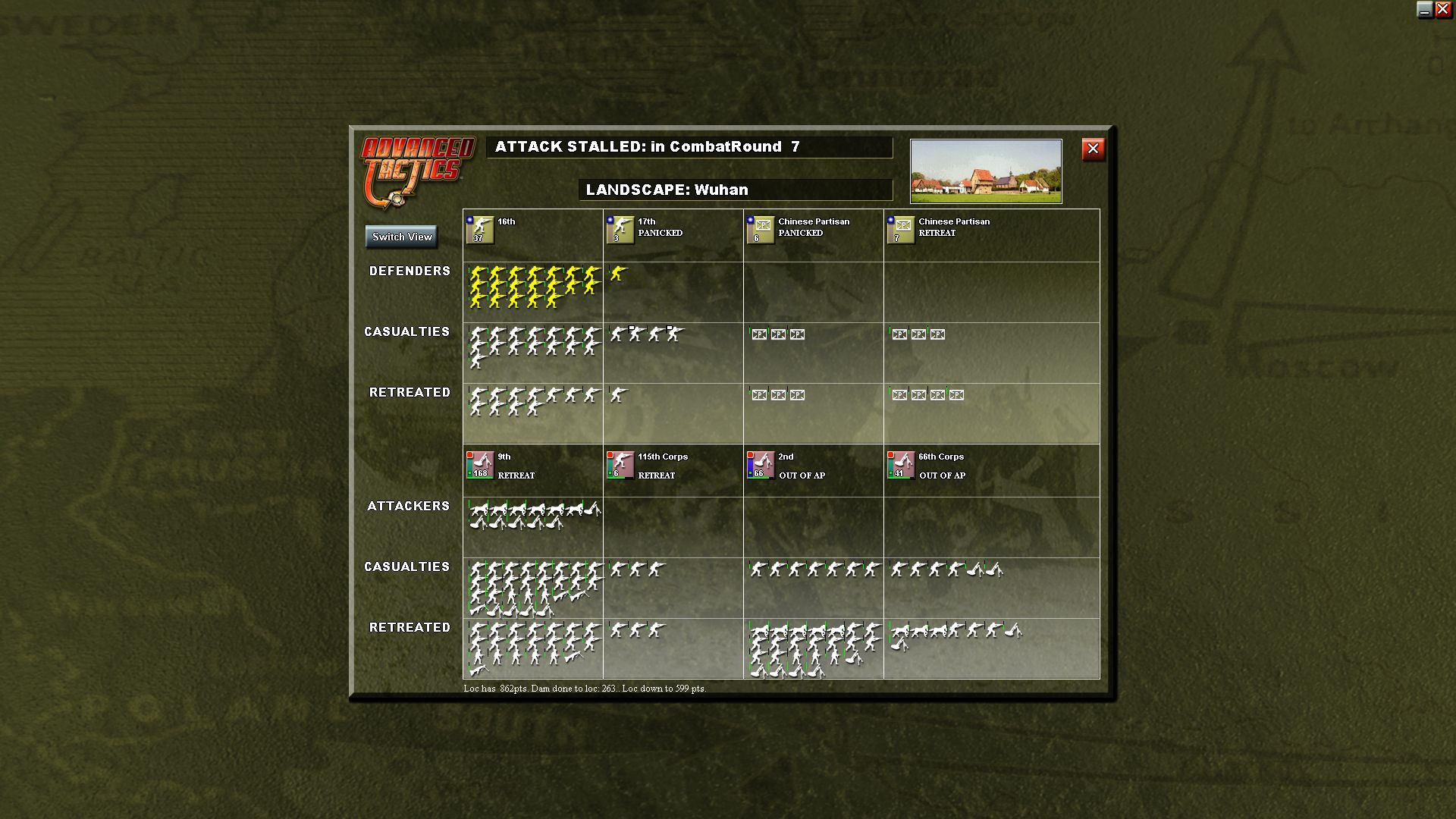Click a partisan flag icon in defender casualties
1456x819 pixels.
click(x=758, y=334)
